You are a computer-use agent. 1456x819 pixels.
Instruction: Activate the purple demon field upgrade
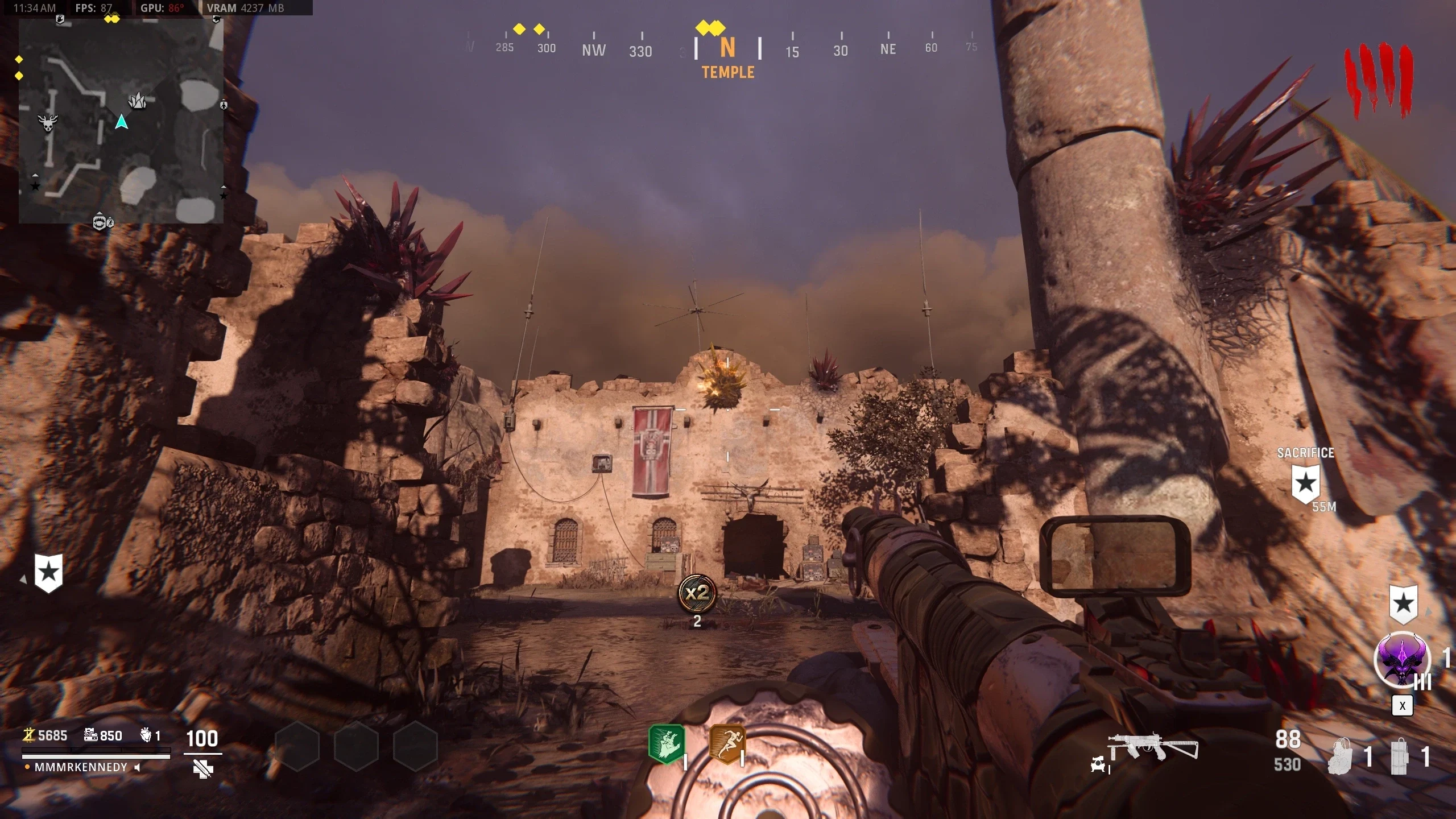pyautogui.click(x=1402, y=660)
